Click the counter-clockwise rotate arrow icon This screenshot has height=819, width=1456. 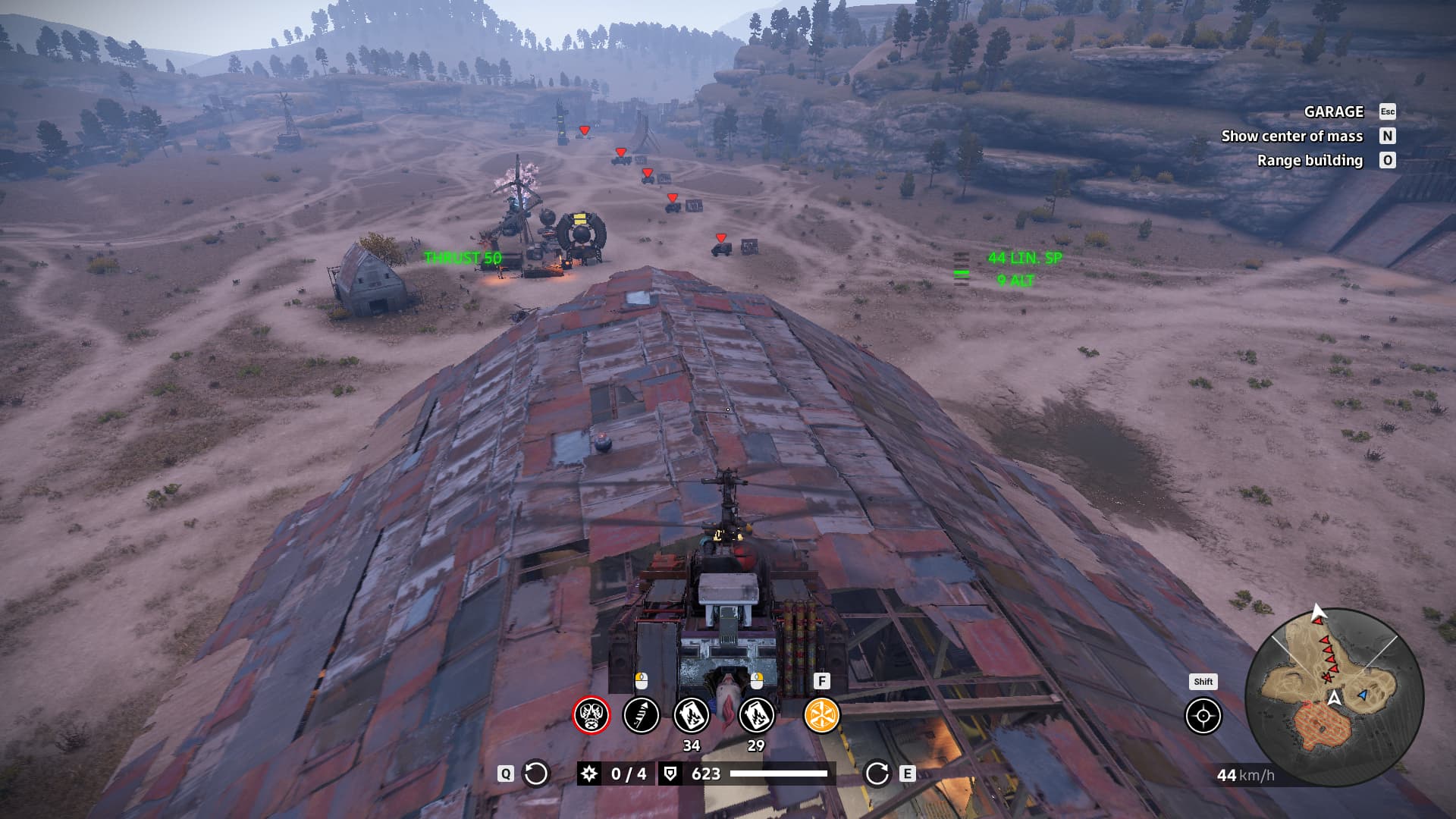[536, 773]
